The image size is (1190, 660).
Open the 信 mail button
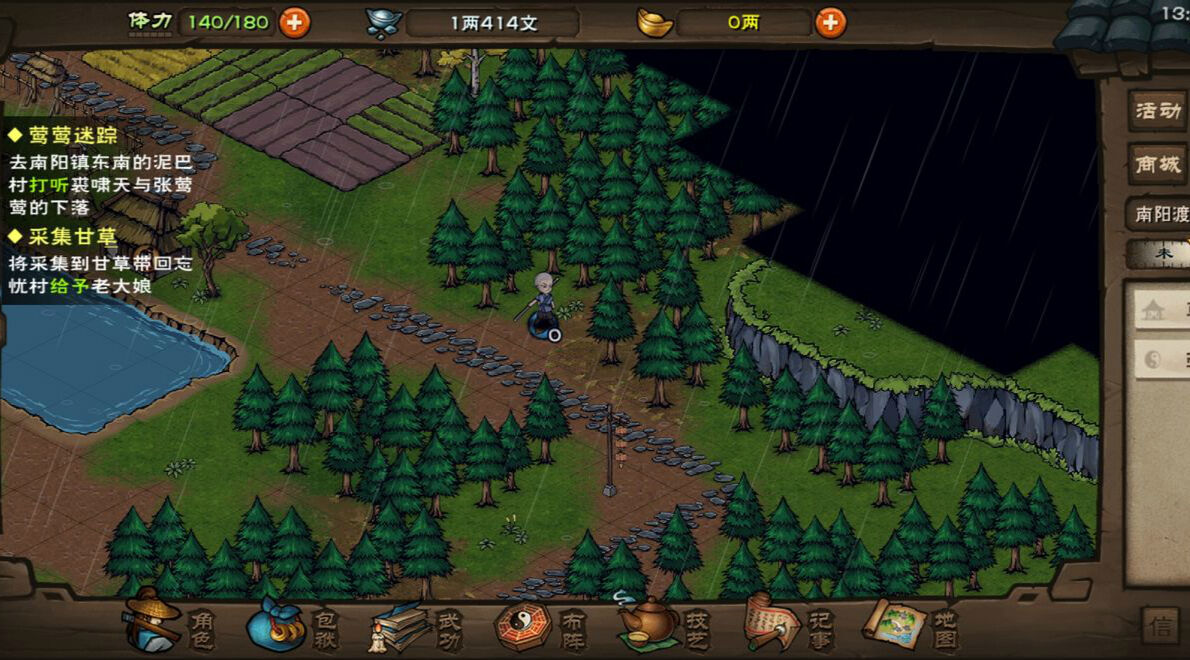[1161, 627]
